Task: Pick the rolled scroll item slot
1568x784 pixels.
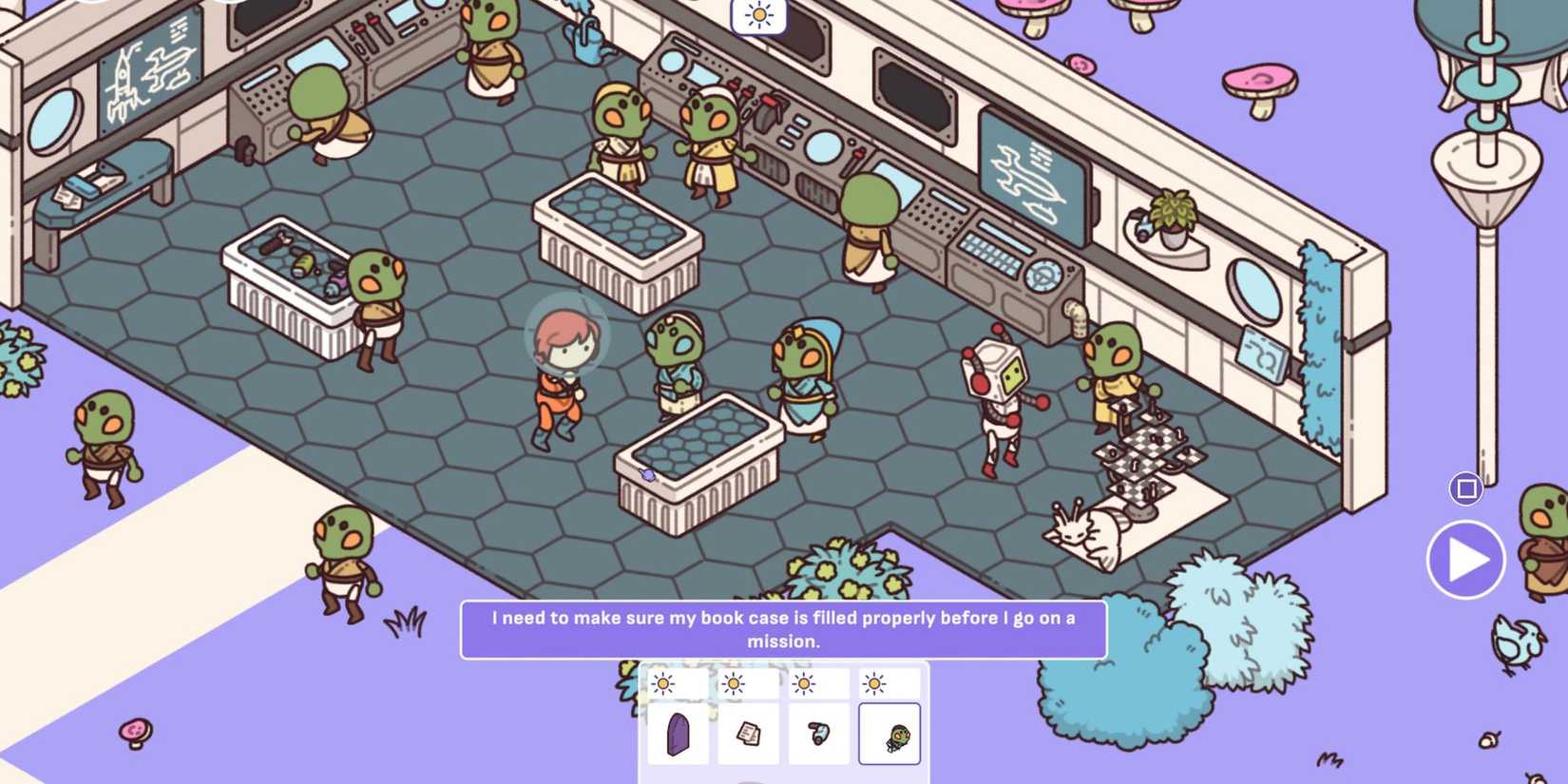Action: [818, 734]
